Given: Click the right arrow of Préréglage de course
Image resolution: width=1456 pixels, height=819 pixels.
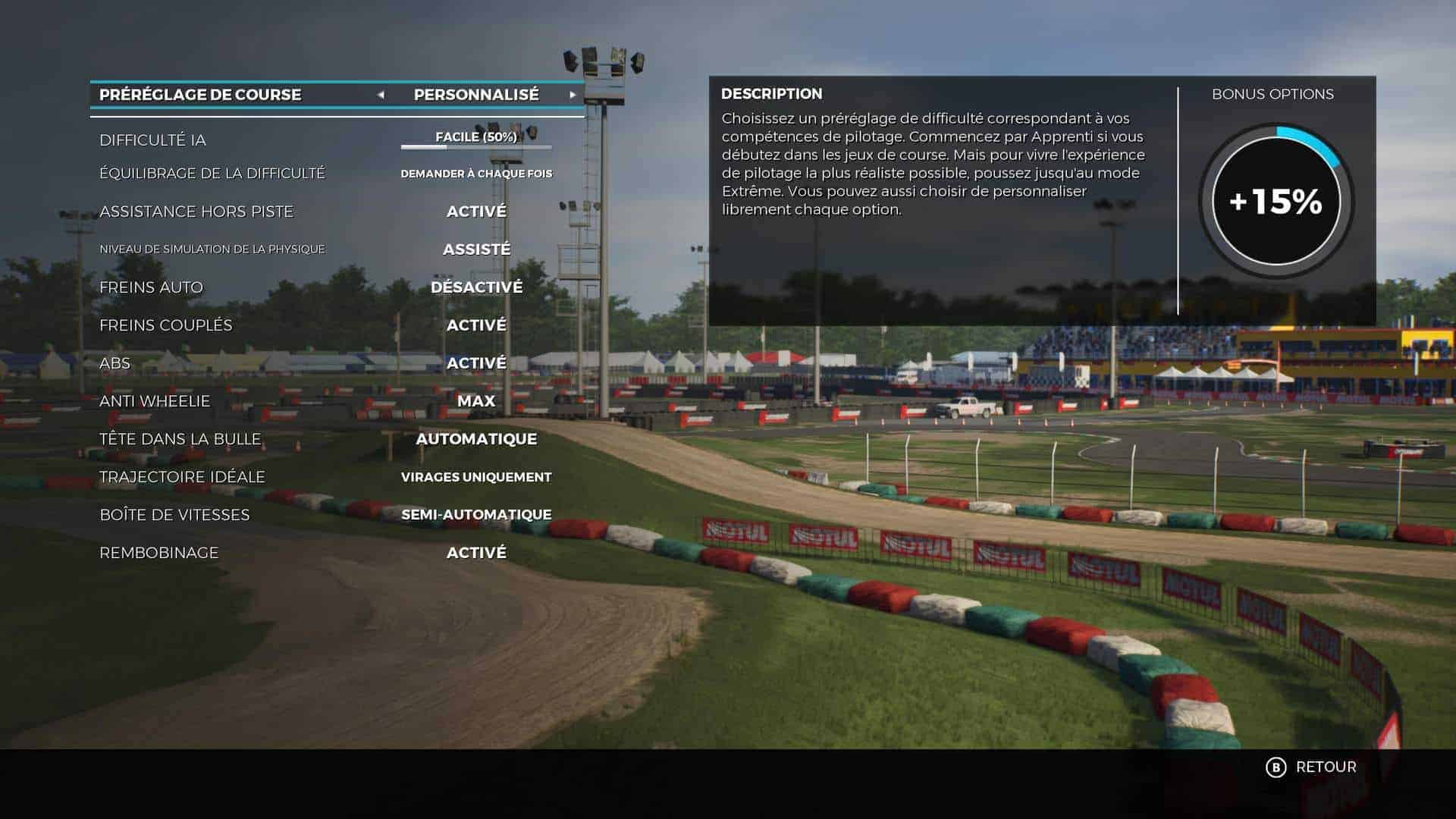Looking at the screenshot, I should coord(573,95).
